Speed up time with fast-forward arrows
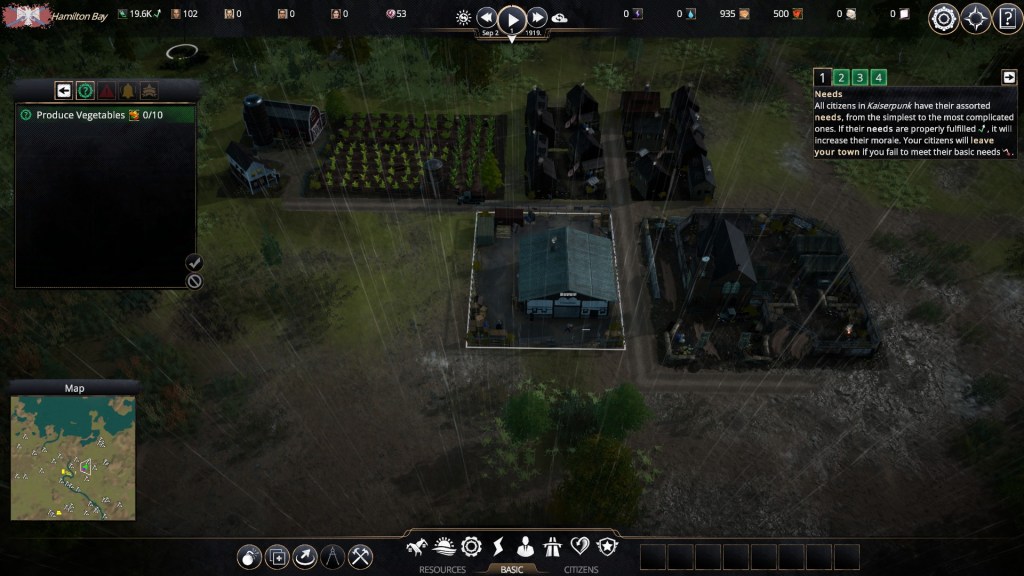This screenshot has width=1024, height=576. click(538, 18)
